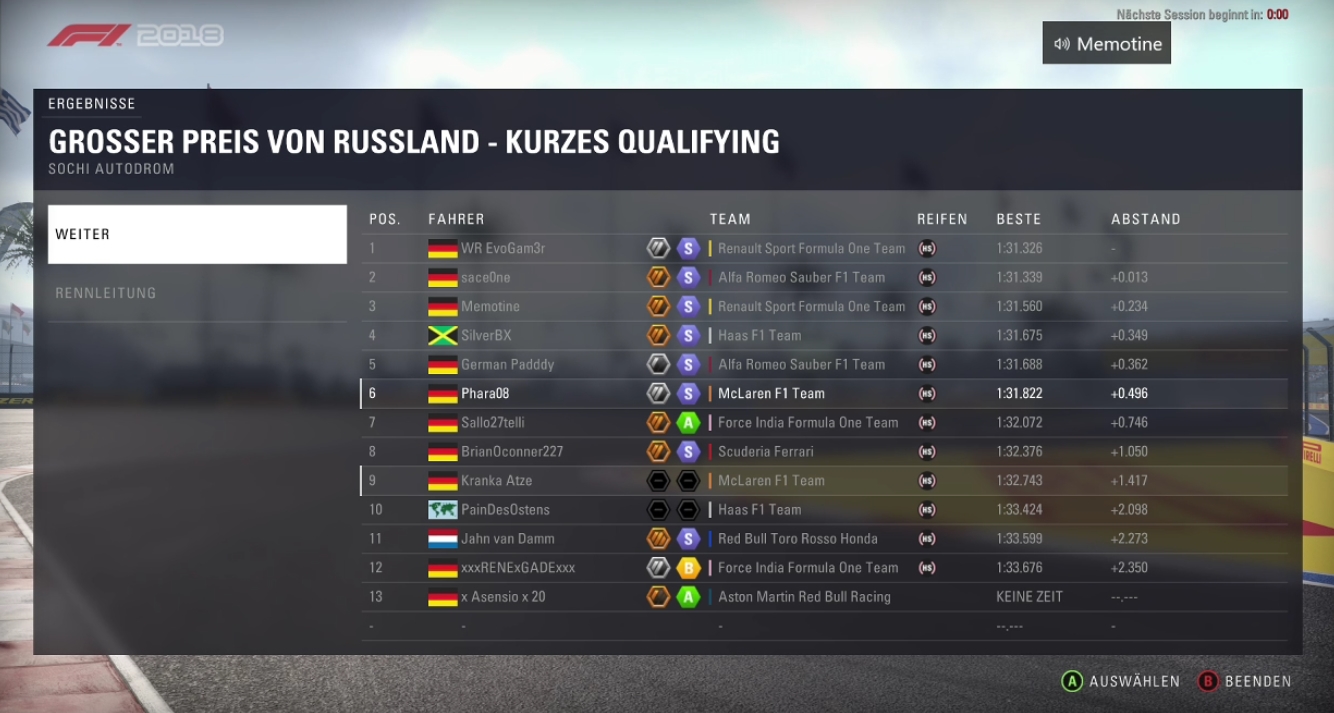The width and height of the screenshot is (1334, 713).
Task: Pick German Padddy's result row
Action: tap(507, 364)
